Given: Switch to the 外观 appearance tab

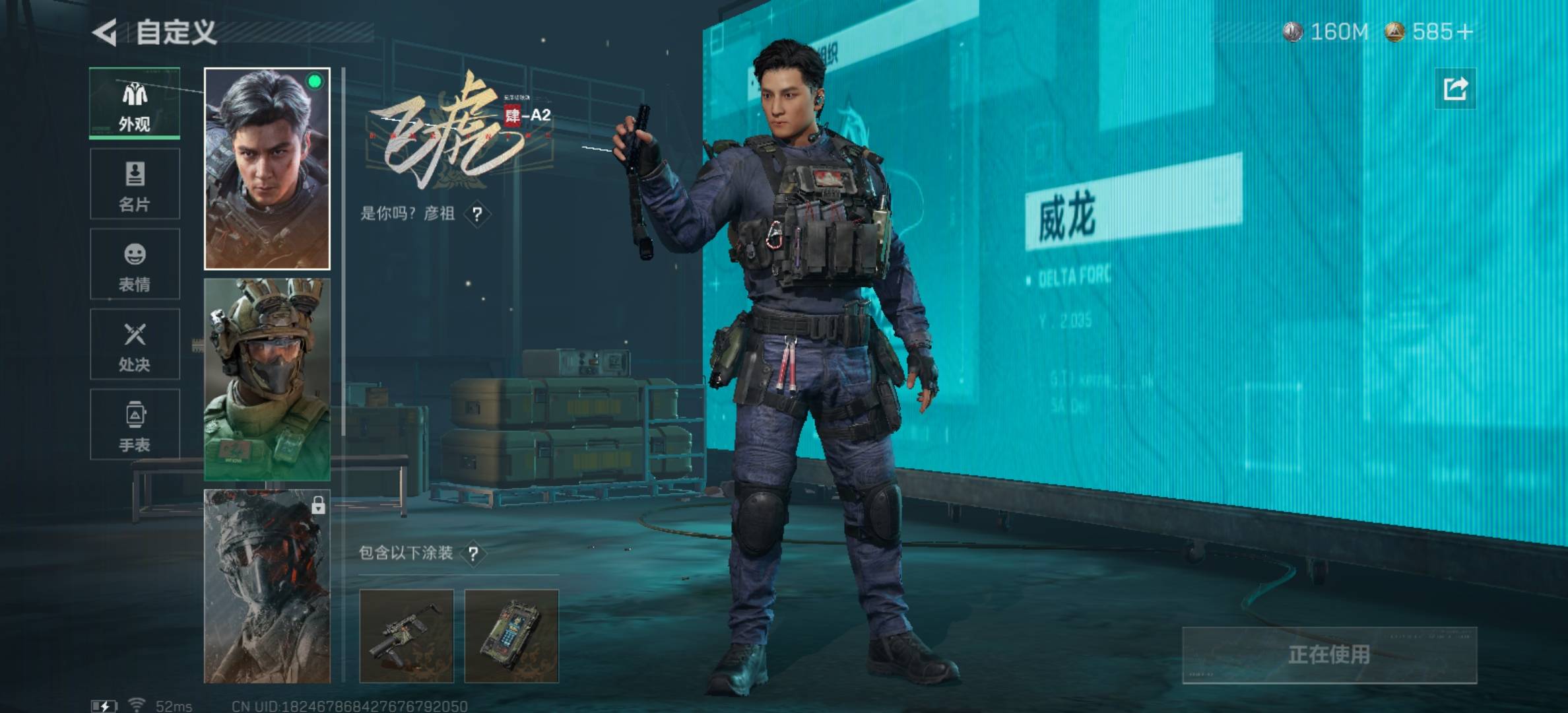Looking at the screenshot, I should pos(135,104).
